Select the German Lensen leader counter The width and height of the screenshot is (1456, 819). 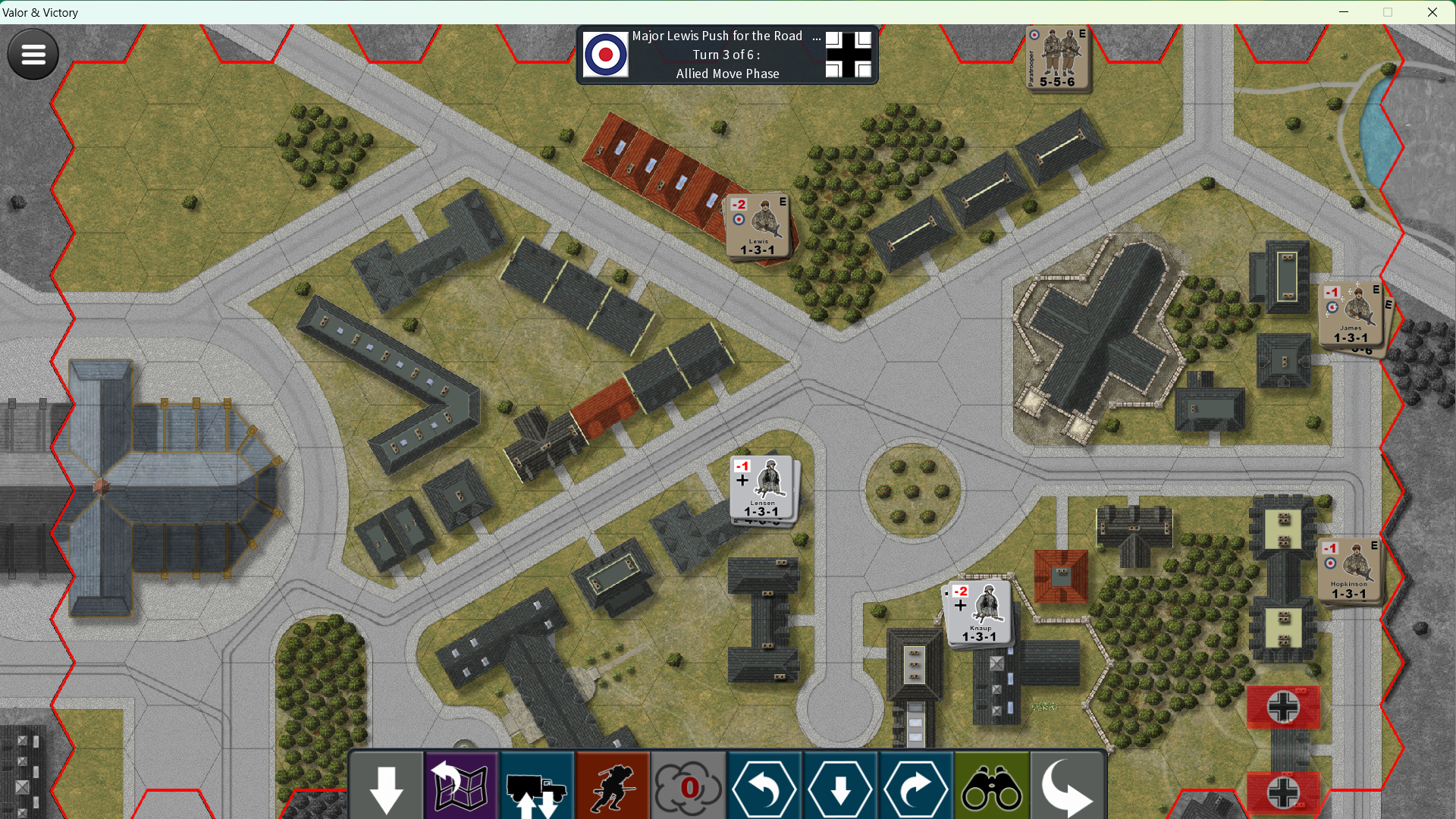point(762,488)
